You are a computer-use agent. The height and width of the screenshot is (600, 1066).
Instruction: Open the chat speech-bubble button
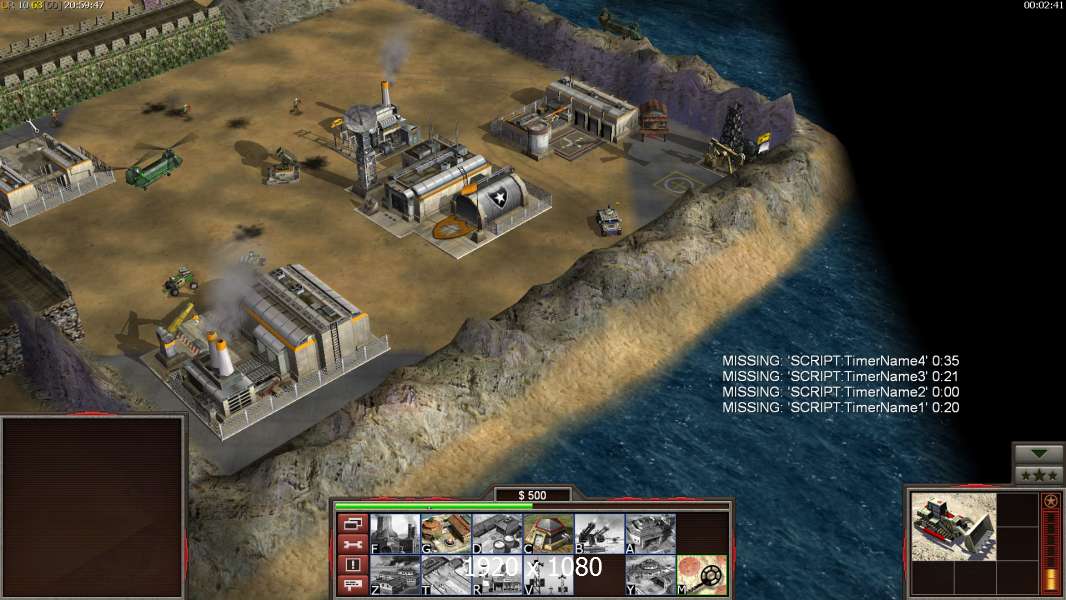coord(352,586)
